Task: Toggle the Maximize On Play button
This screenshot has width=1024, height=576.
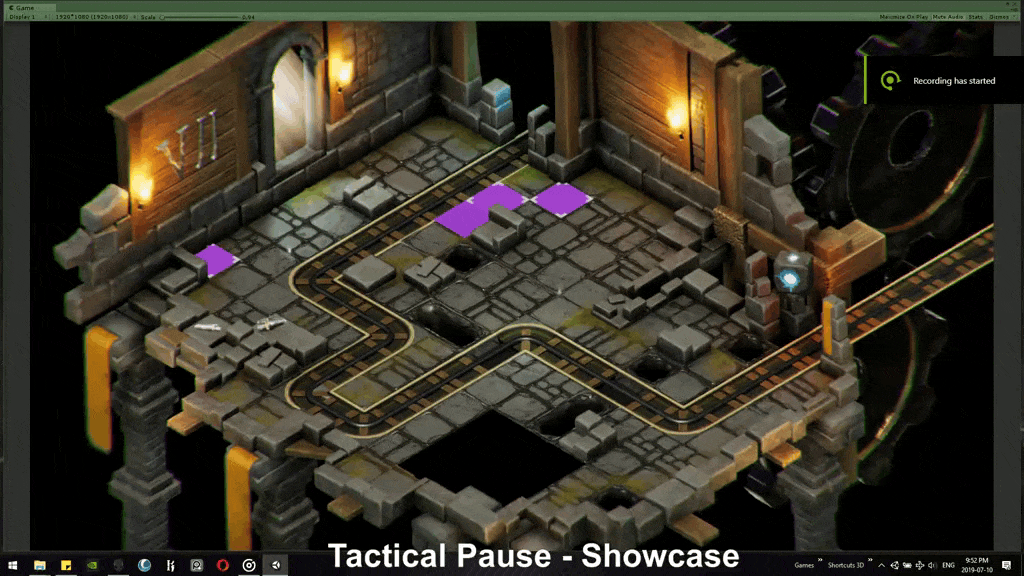Action: (x=903, y=17)
